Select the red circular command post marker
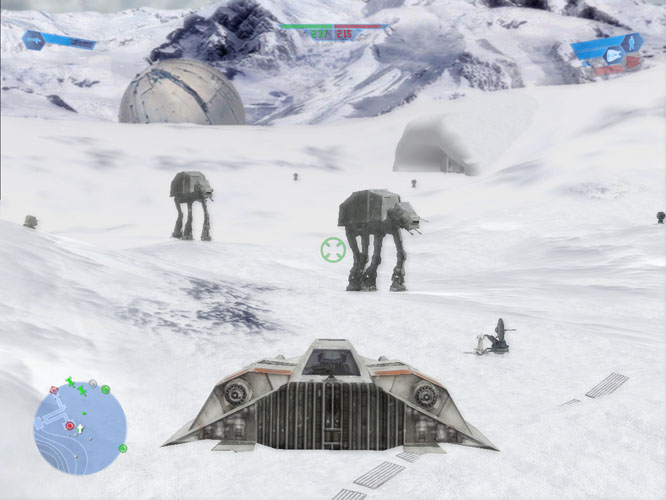 [69, 425]
